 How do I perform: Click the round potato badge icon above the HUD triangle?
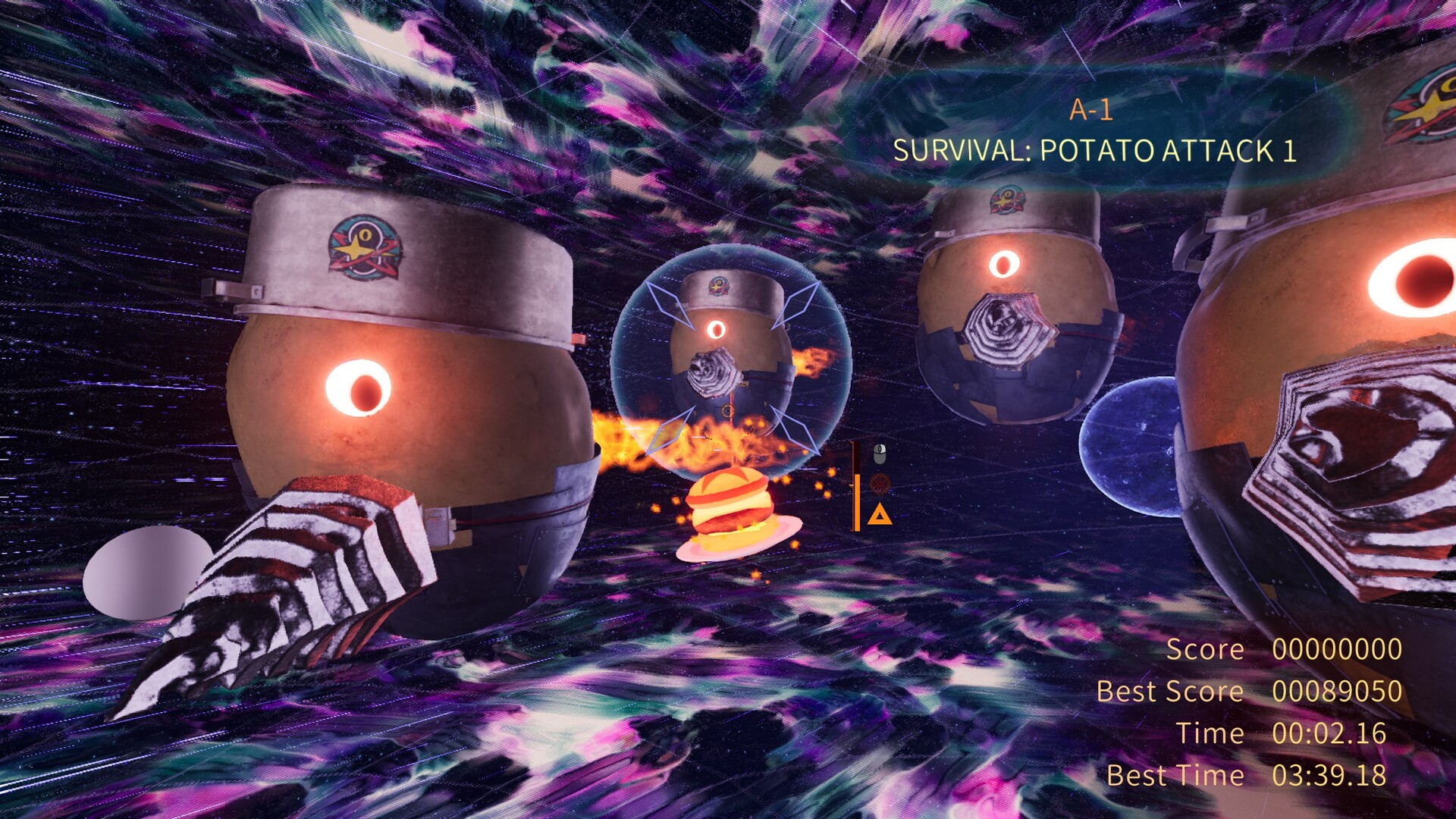(879, 483)
